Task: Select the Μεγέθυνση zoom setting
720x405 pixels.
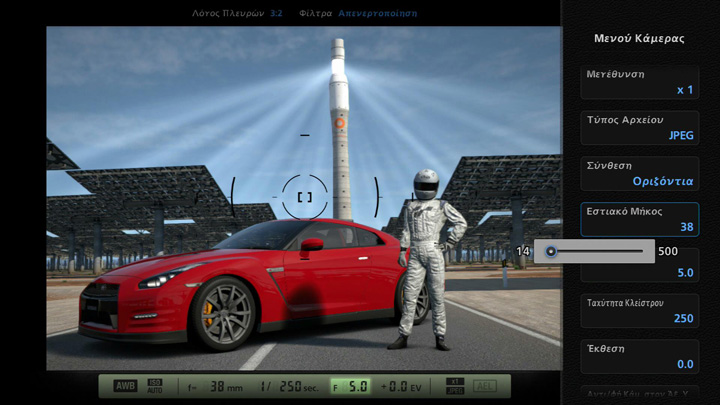Action: click(640, 82)
